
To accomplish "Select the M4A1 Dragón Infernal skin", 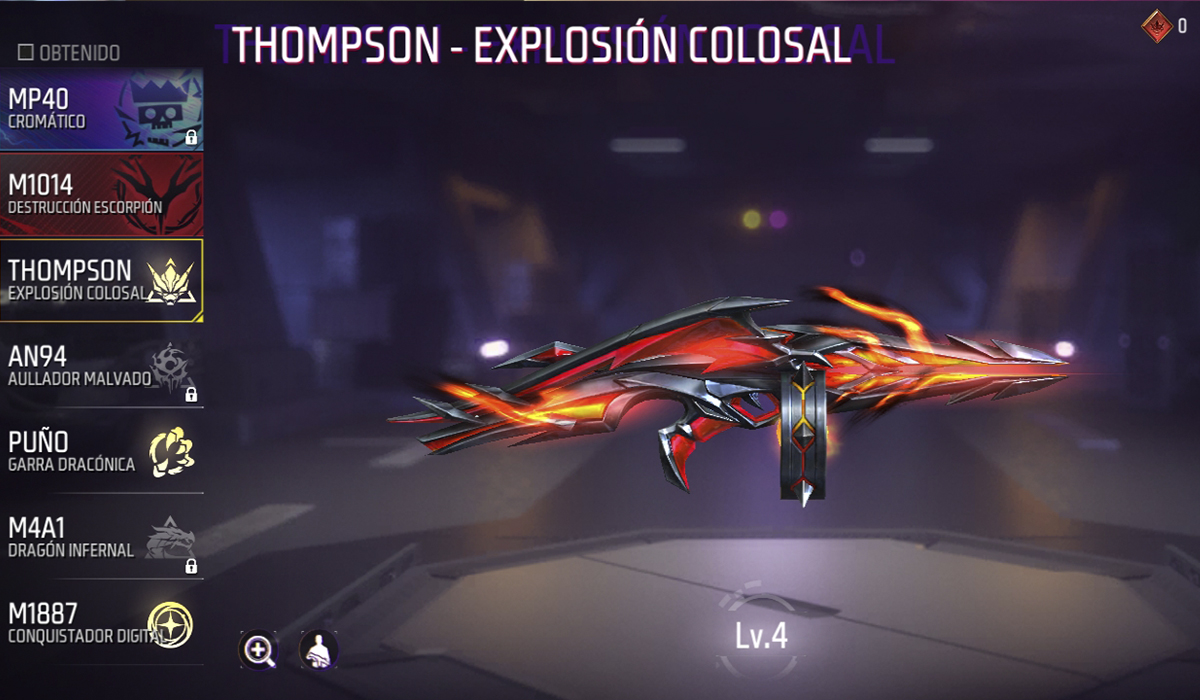I will coord(101,537).
